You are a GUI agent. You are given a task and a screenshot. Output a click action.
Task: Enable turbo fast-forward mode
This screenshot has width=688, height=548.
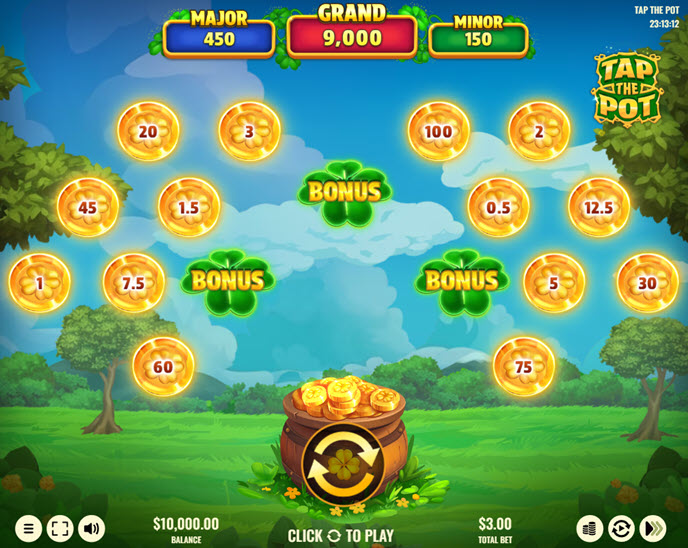(x=654, y=528)
